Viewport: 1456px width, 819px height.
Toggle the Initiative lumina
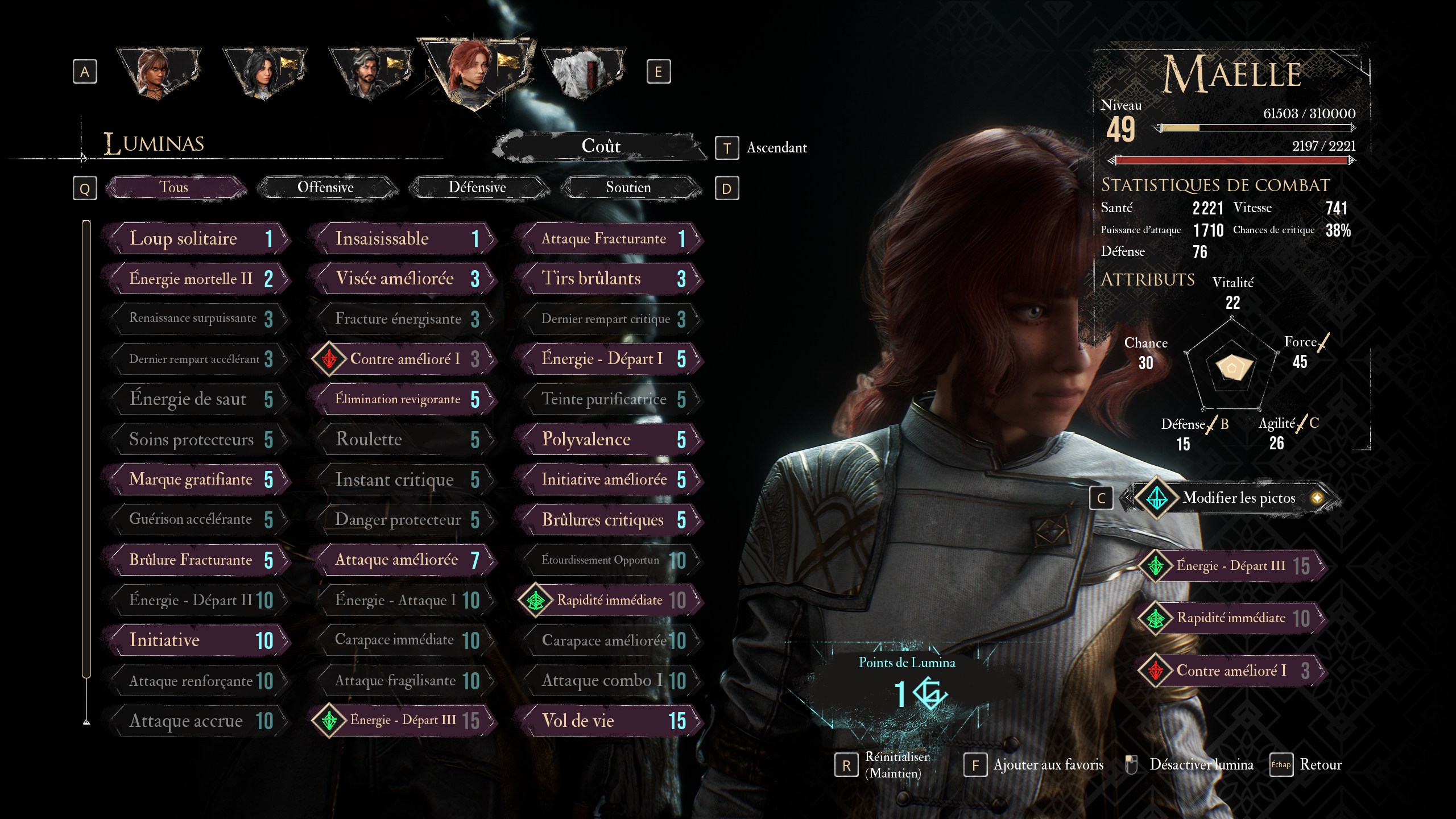pyautogui.click(x=197, y=640)
